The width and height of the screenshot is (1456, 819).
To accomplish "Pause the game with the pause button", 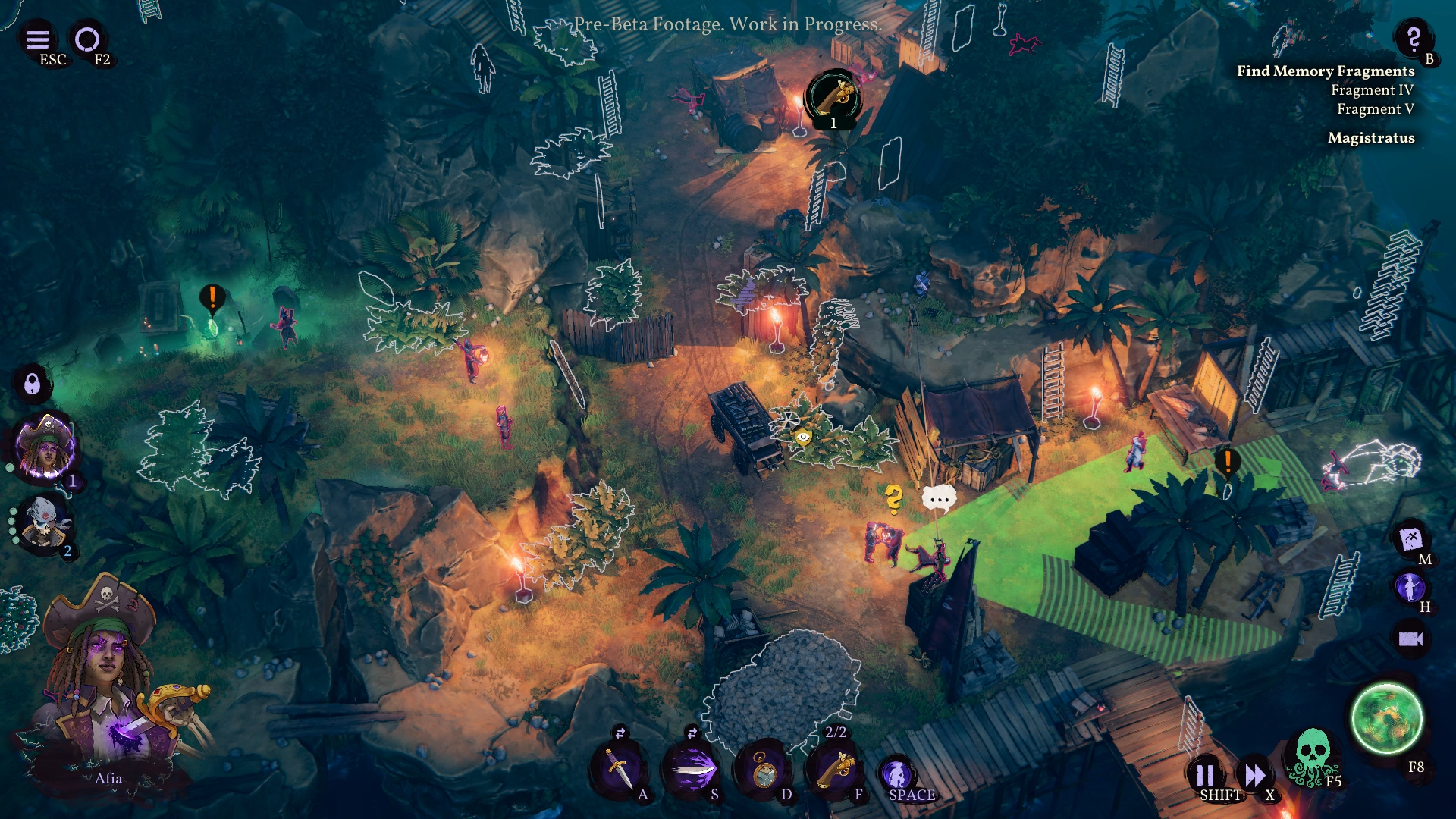I will pos(1205,775).
